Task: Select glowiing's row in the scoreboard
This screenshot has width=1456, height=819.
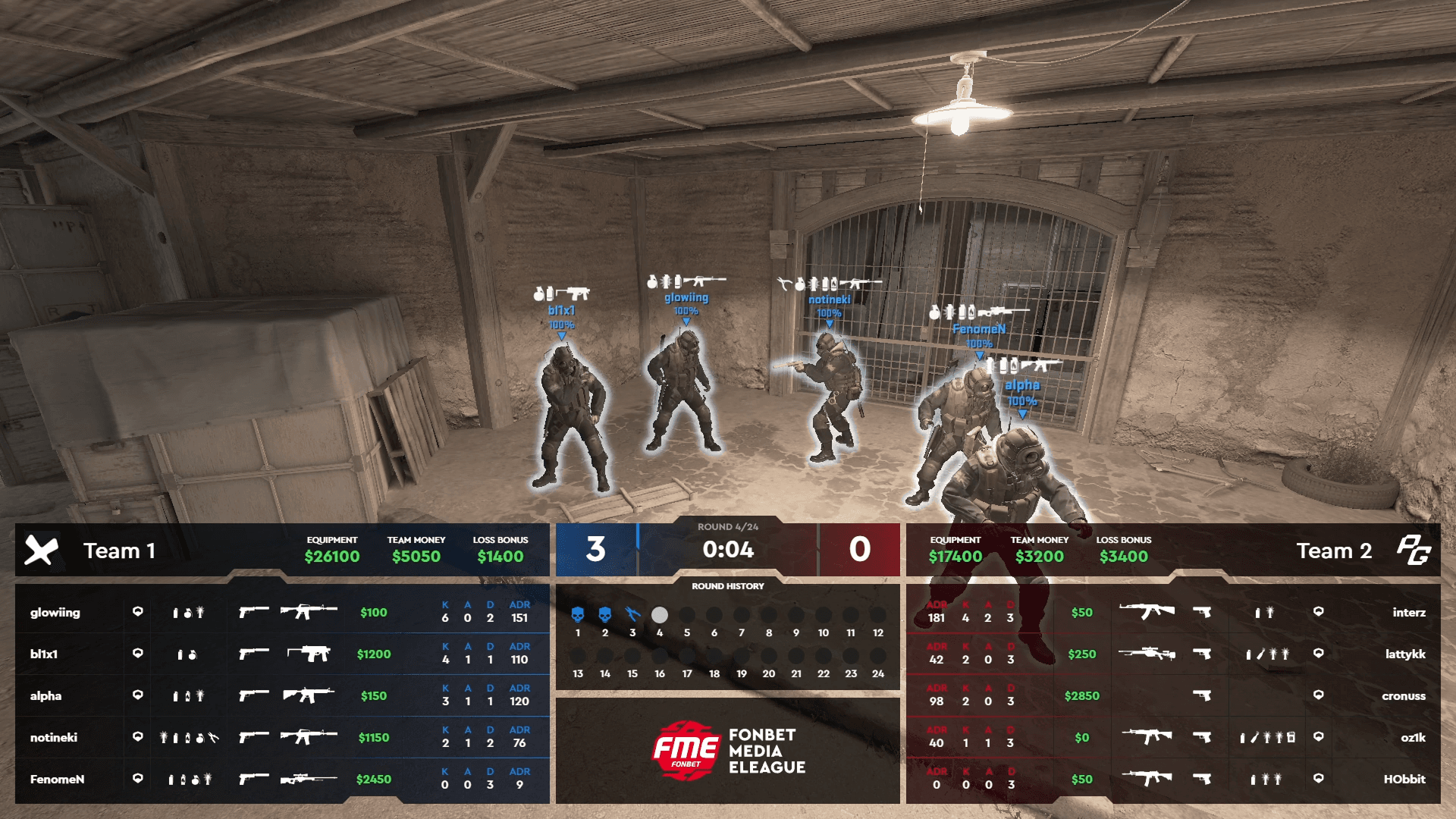Action: click(x=55, y=613)
